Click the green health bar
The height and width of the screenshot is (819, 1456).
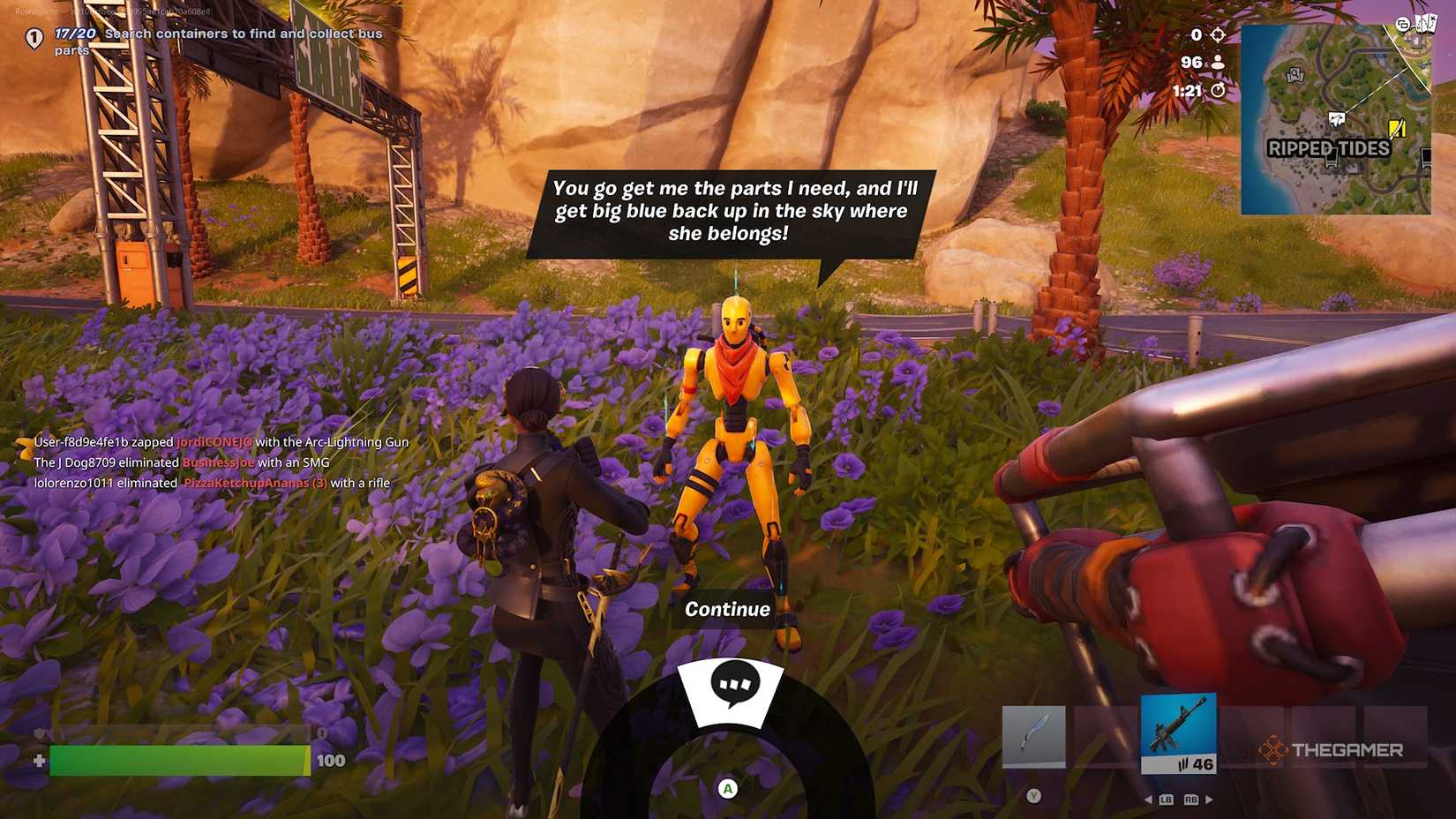tap(176, 760)
